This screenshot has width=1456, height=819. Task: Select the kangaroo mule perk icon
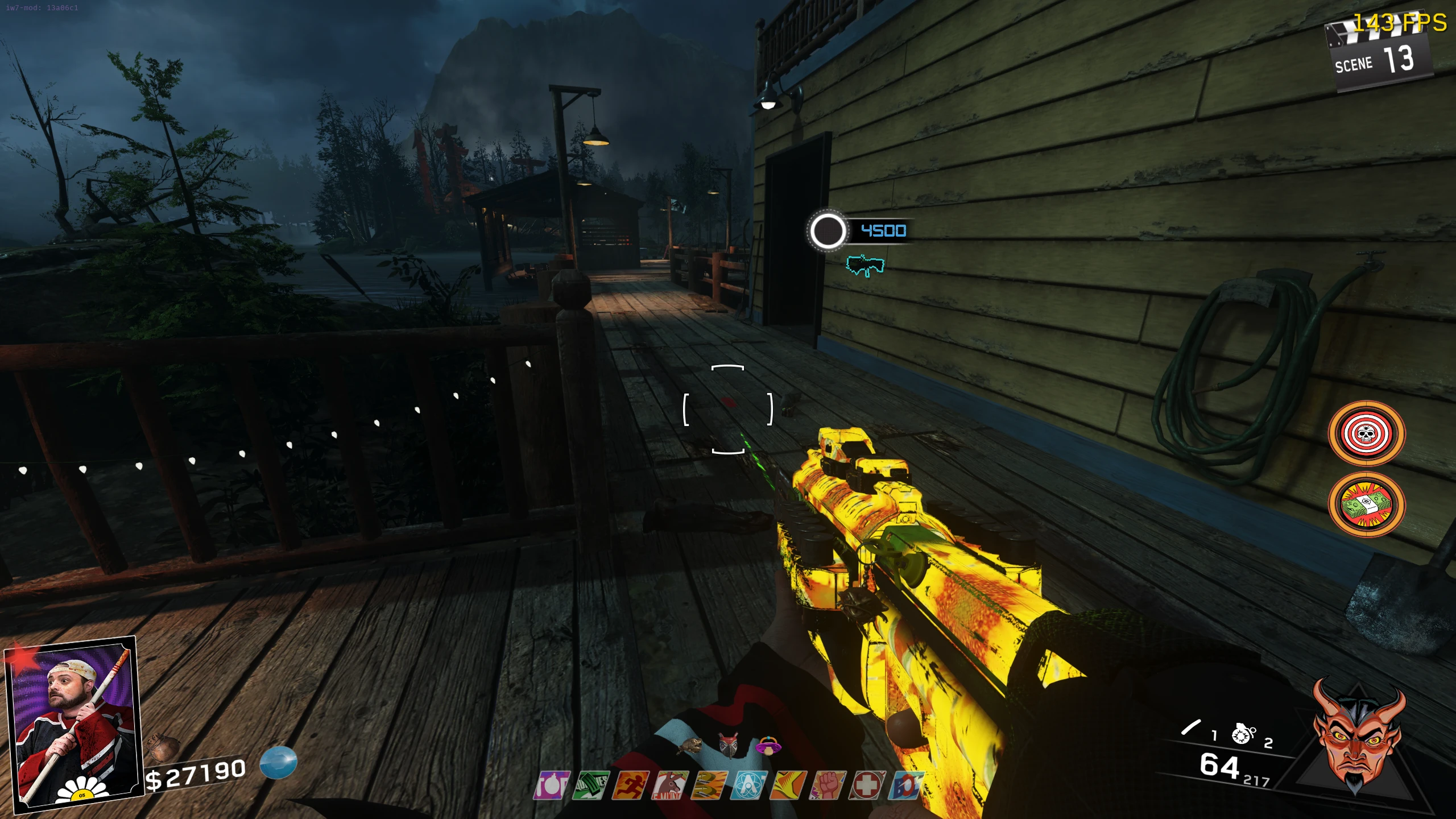(670, 786)
